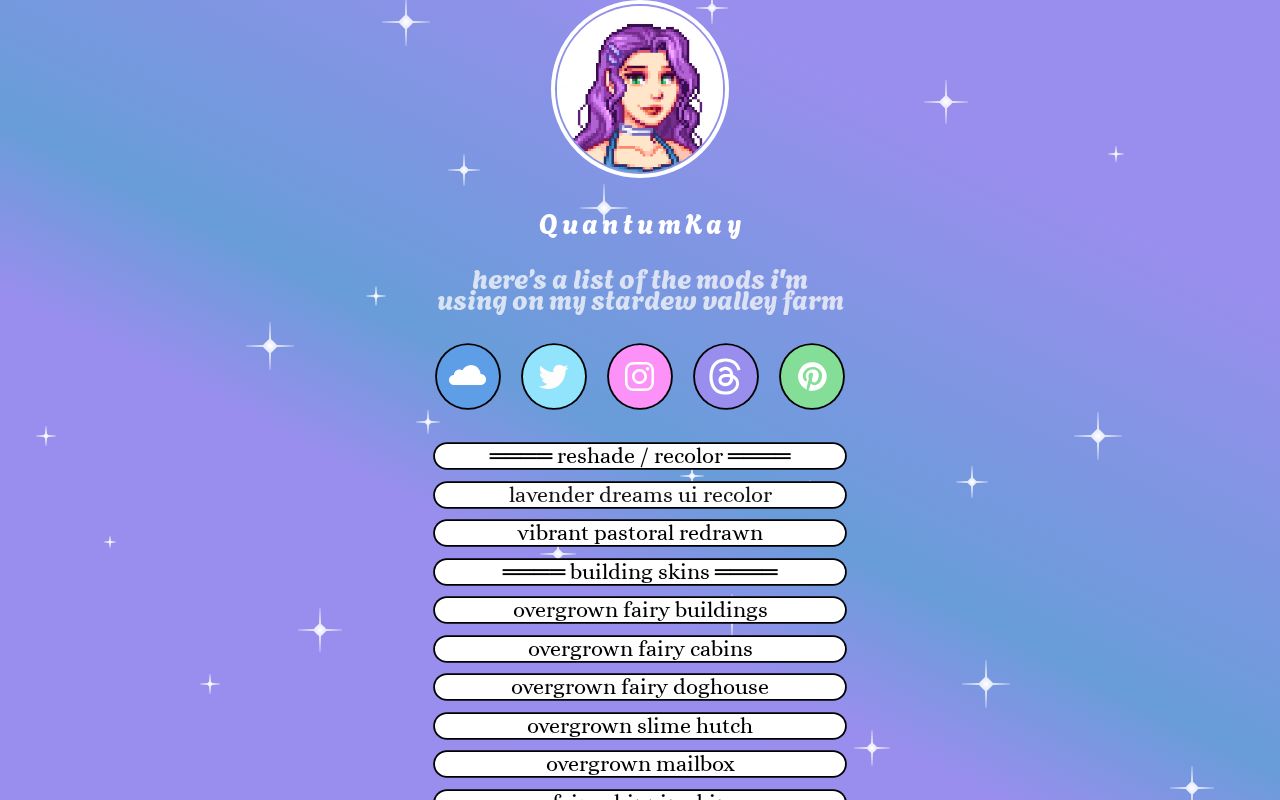1280x800 pixels.
Task: Open the Pinterest profile link
Action: pyautogui.click(x=812, y=376)
